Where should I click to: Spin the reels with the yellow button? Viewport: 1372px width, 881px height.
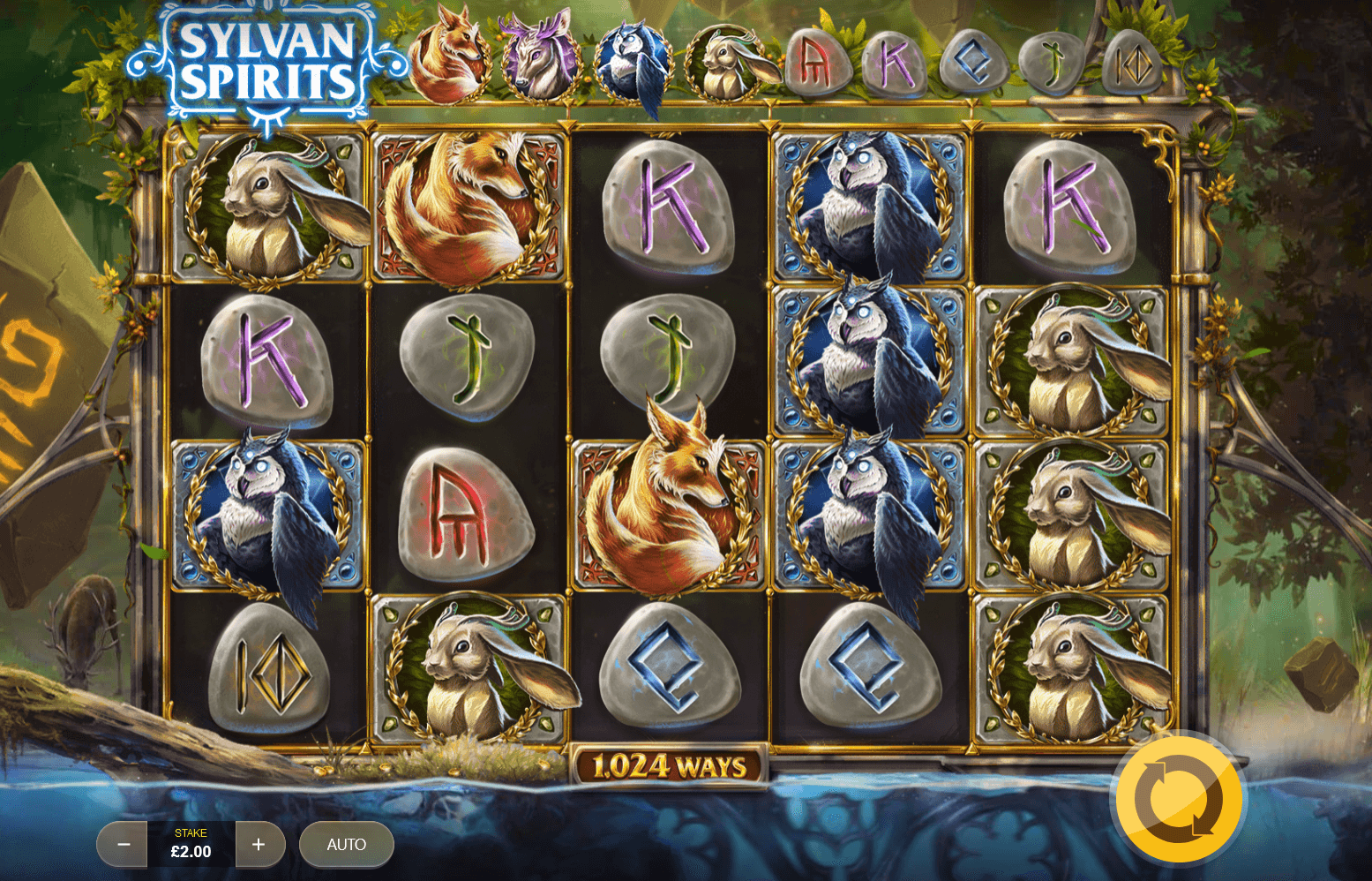point(1179,800)
